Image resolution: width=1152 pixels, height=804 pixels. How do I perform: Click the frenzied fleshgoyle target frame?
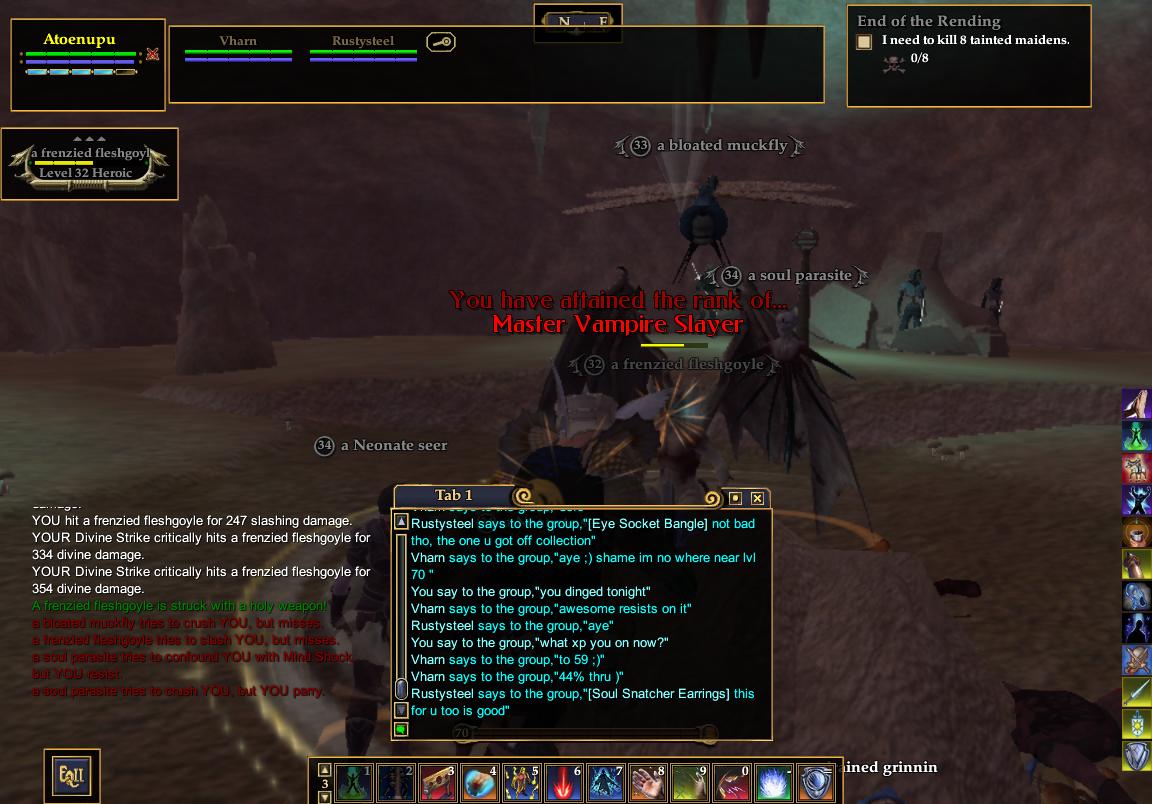click(x=90, y=163)
